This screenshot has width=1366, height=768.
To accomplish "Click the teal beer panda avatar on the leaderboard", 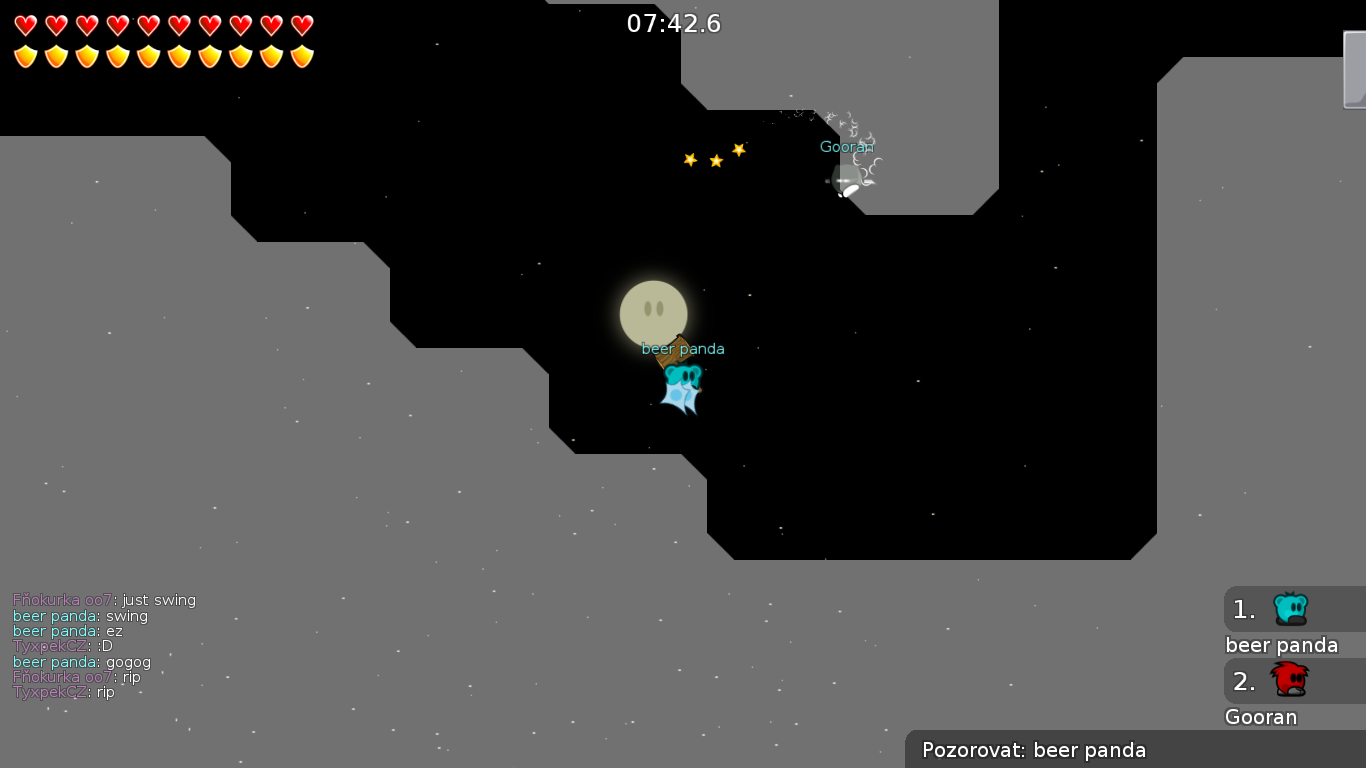I will coord(1293,609).
